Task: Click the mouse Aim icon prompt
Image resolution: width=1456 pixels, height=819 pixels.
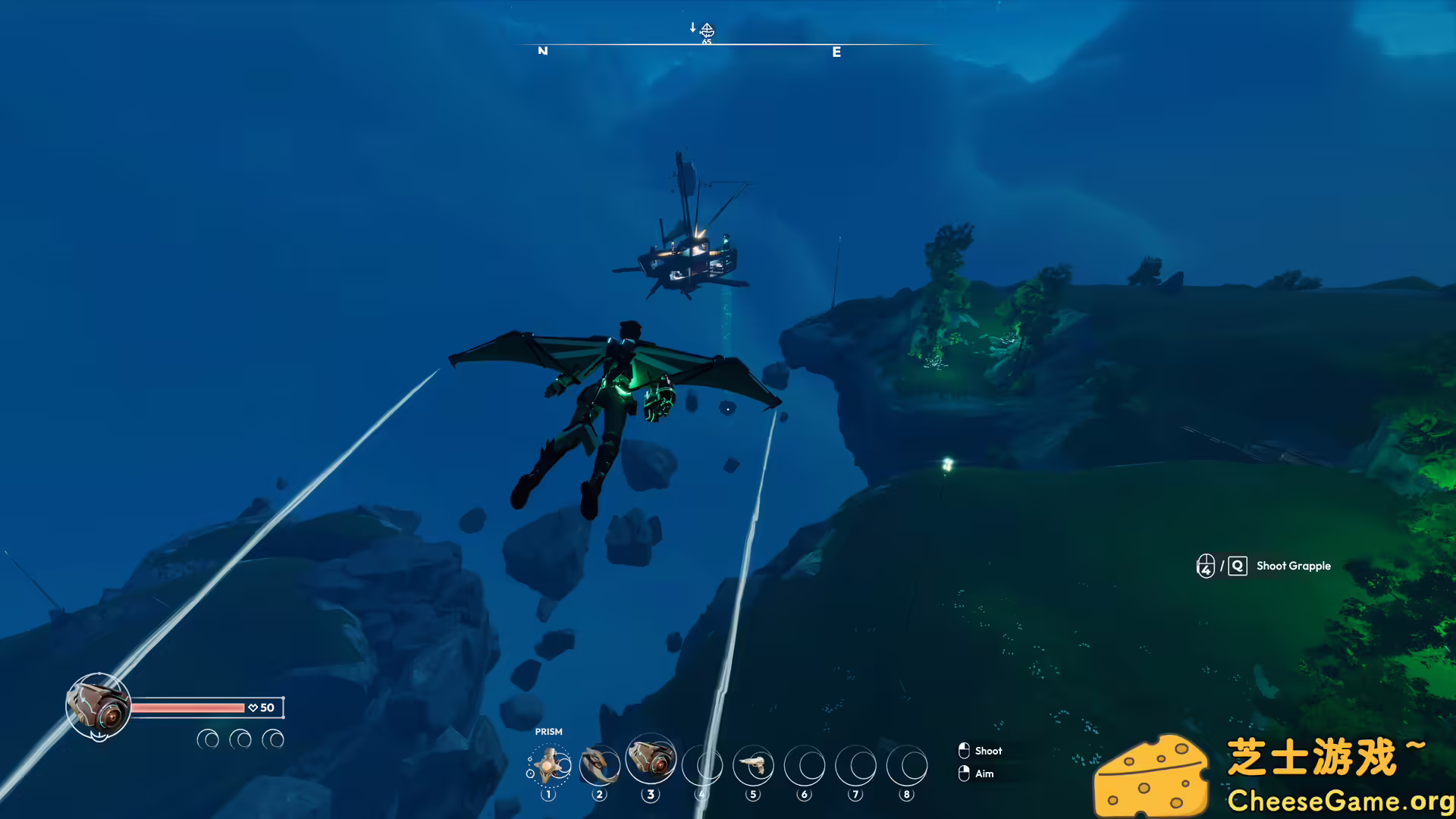Action: tap(964, 773)
